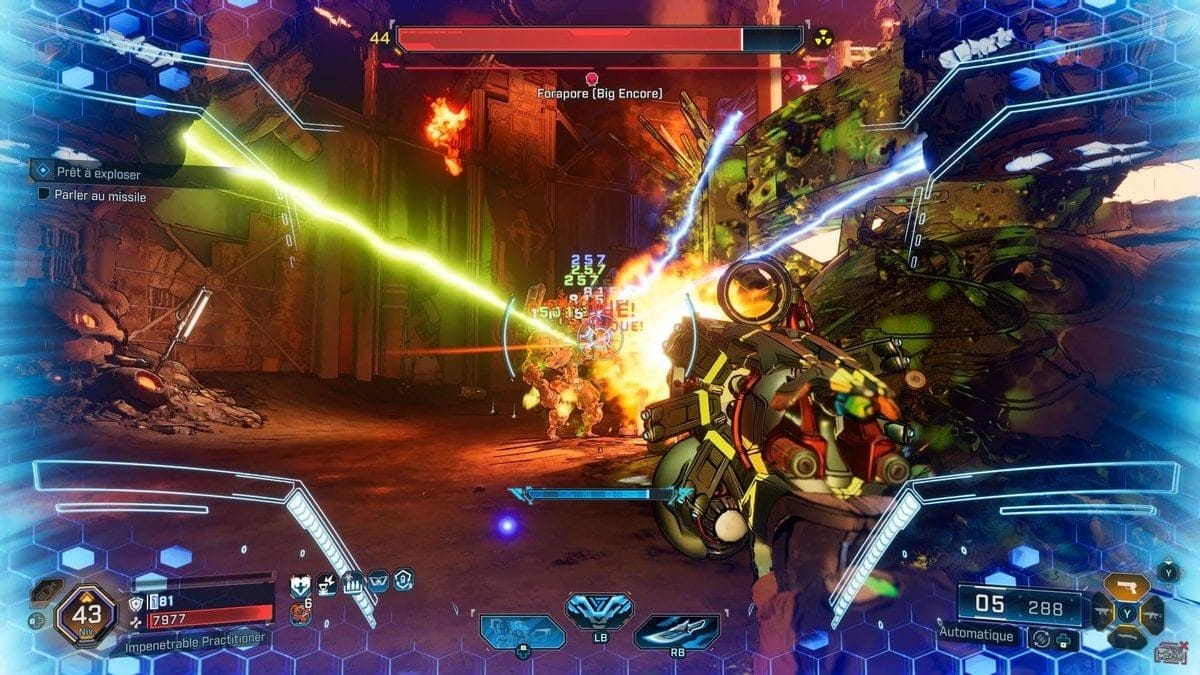Toggle the Automatique fire mode
Viewport: 1200px width, 675px height.
click(976, 635)
